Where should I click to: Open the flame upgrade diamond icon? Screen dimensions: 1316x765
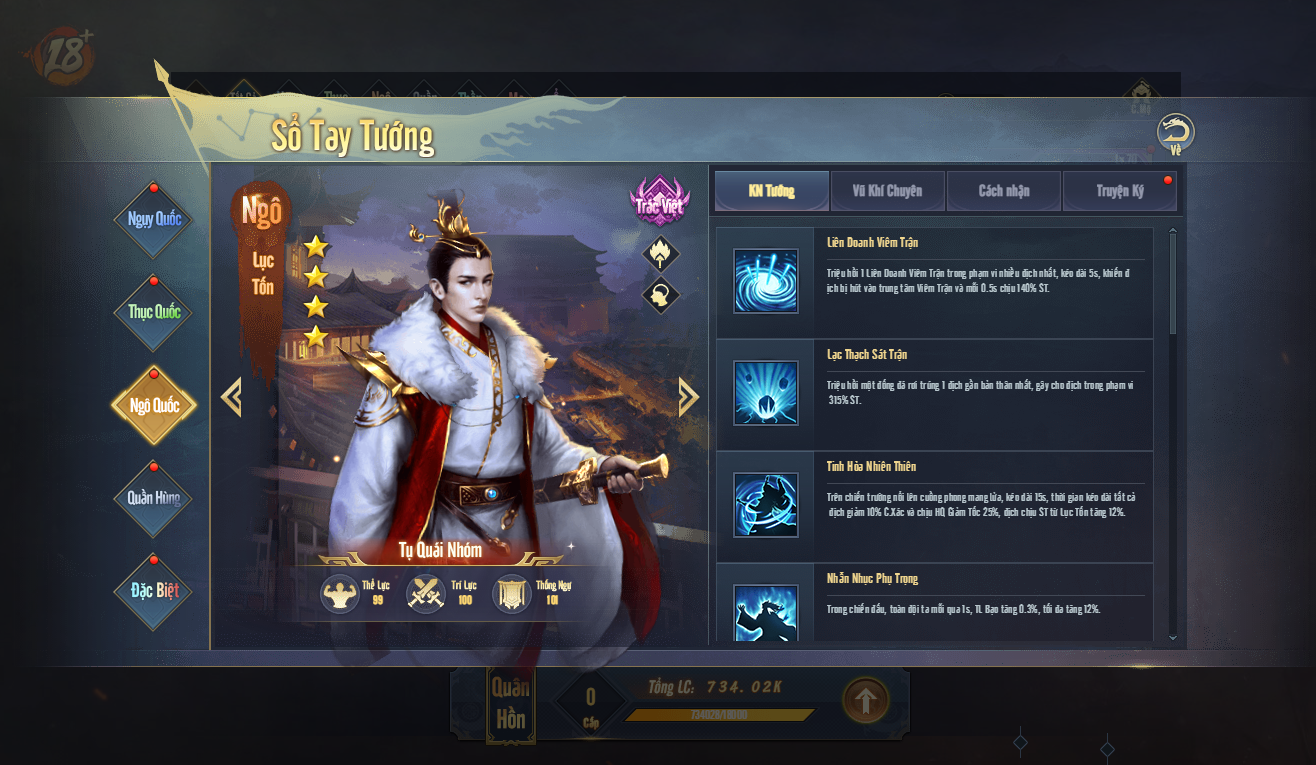point(660,255)
